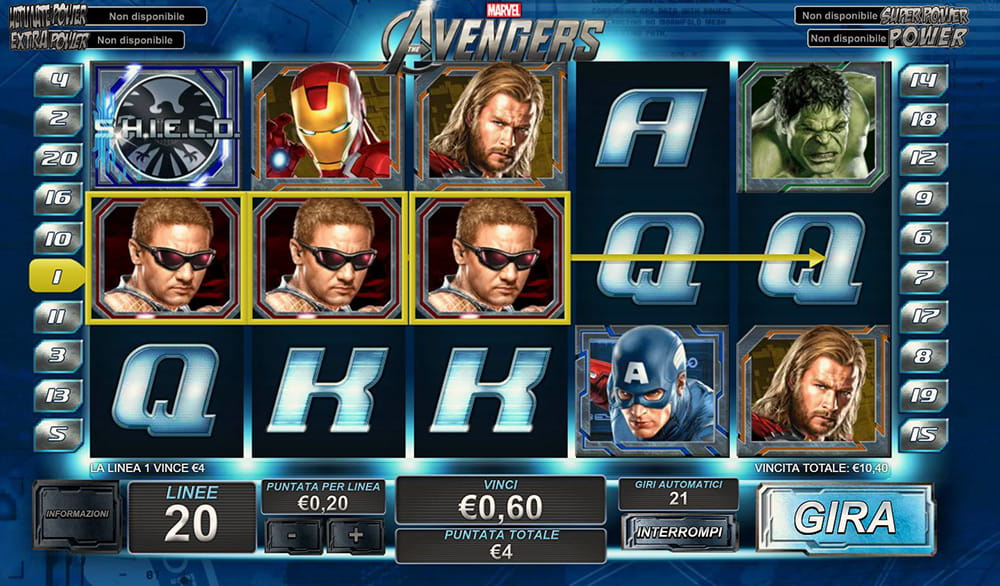Select payline number 11 marker
The image size is (1000, 586).
click(x=59, y=317)
